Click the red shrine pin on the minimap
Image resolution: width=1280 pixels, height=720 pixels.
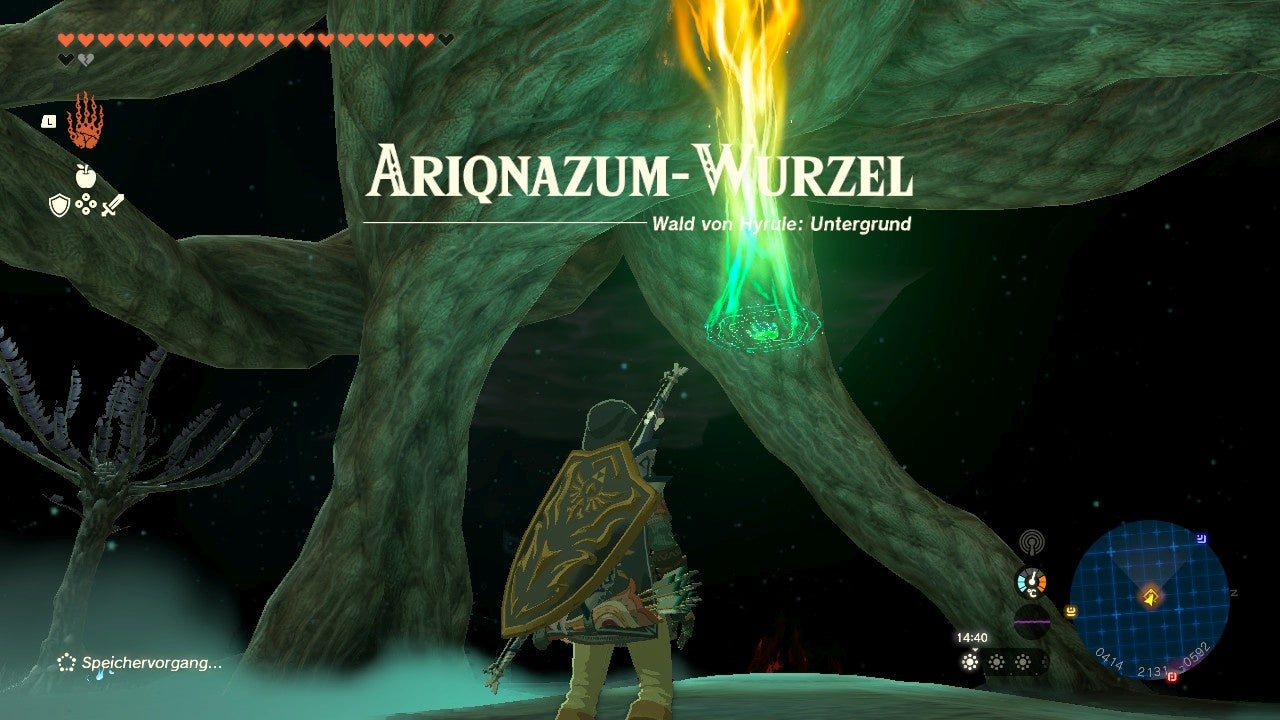[x=1173, y=678]
